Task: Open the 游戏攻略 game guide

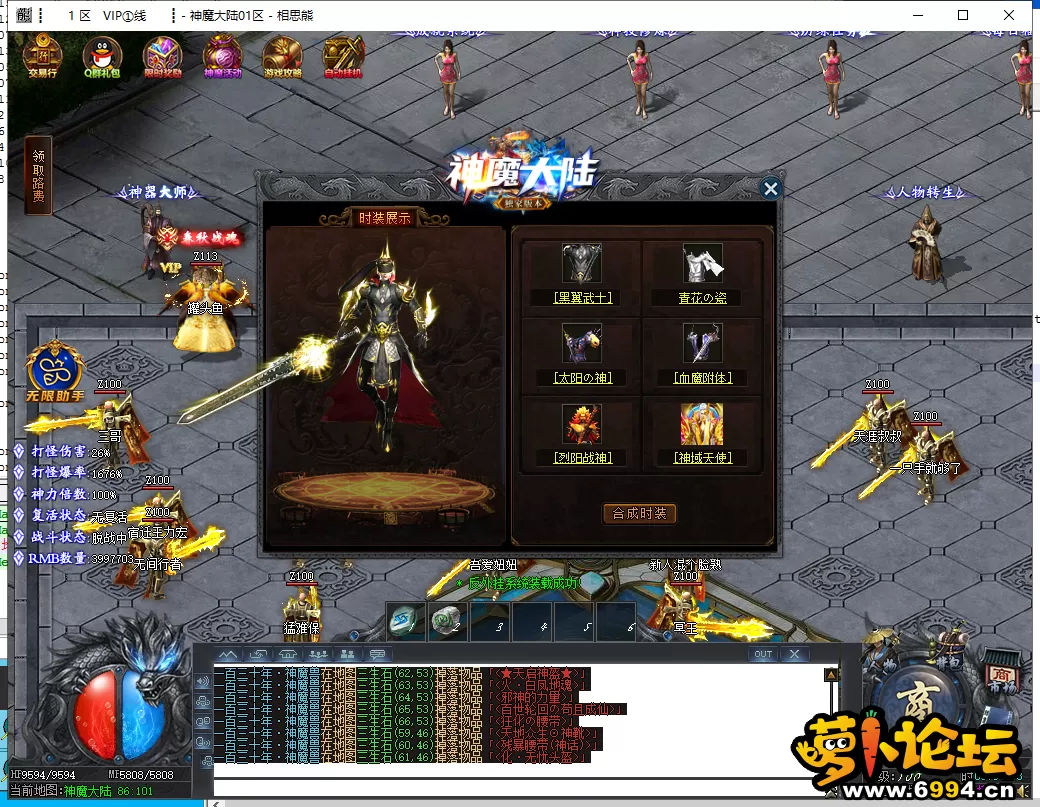Action: [282, 57]
